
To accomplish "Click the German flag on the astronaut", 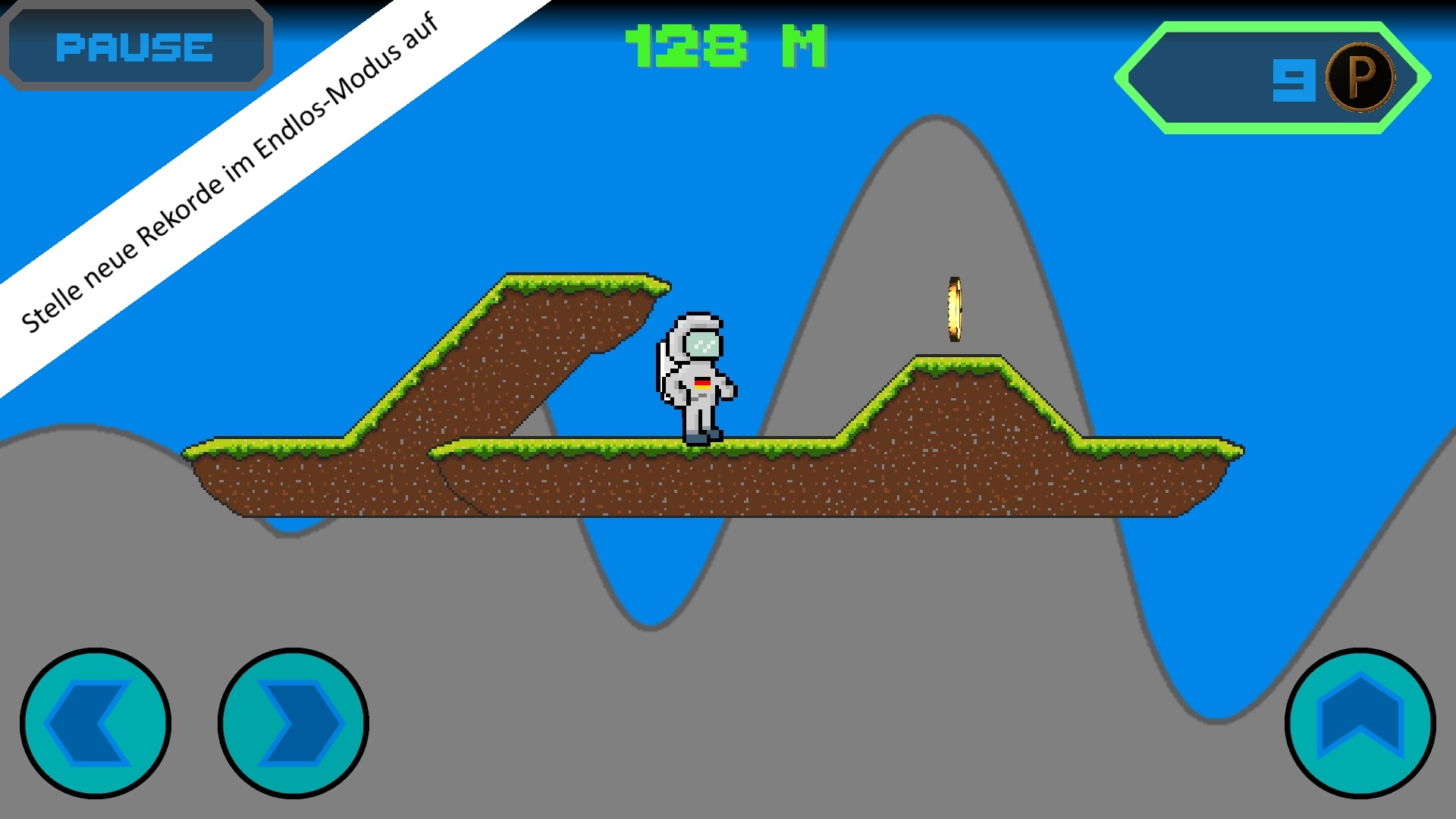I will (x=702, y=384).
